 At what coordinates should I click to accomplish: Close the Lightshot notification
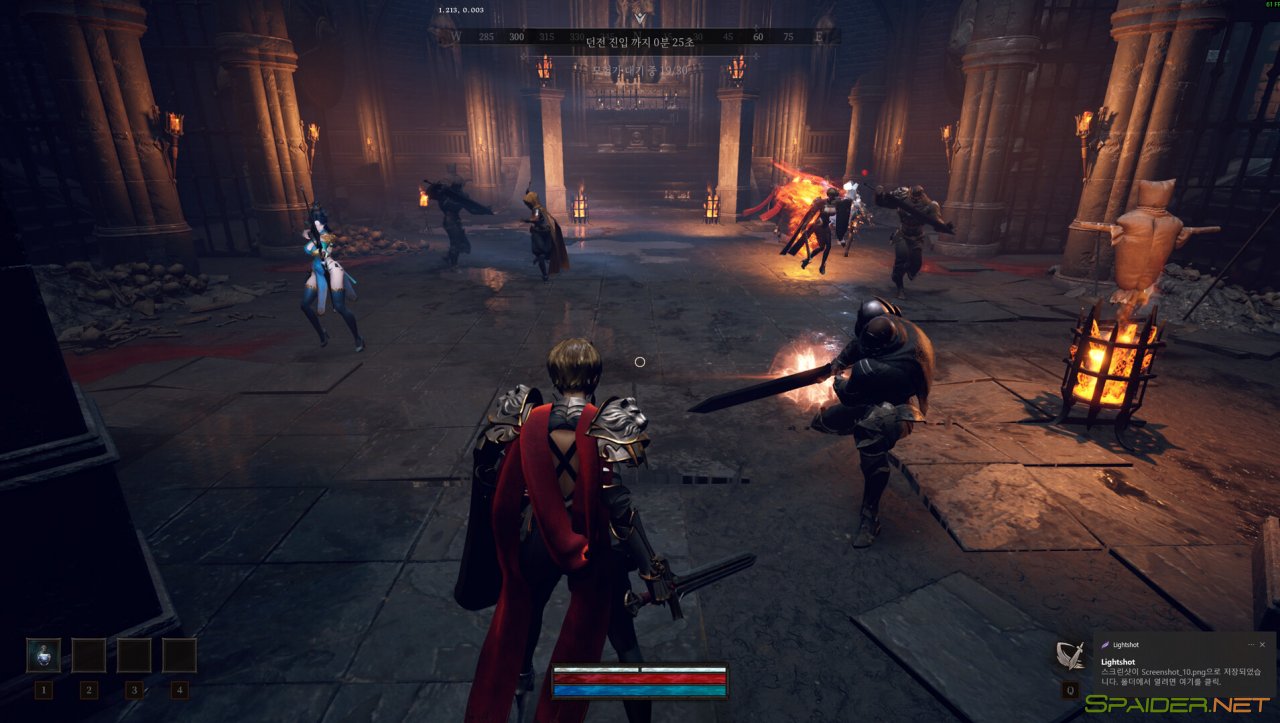click(1262, 645)
